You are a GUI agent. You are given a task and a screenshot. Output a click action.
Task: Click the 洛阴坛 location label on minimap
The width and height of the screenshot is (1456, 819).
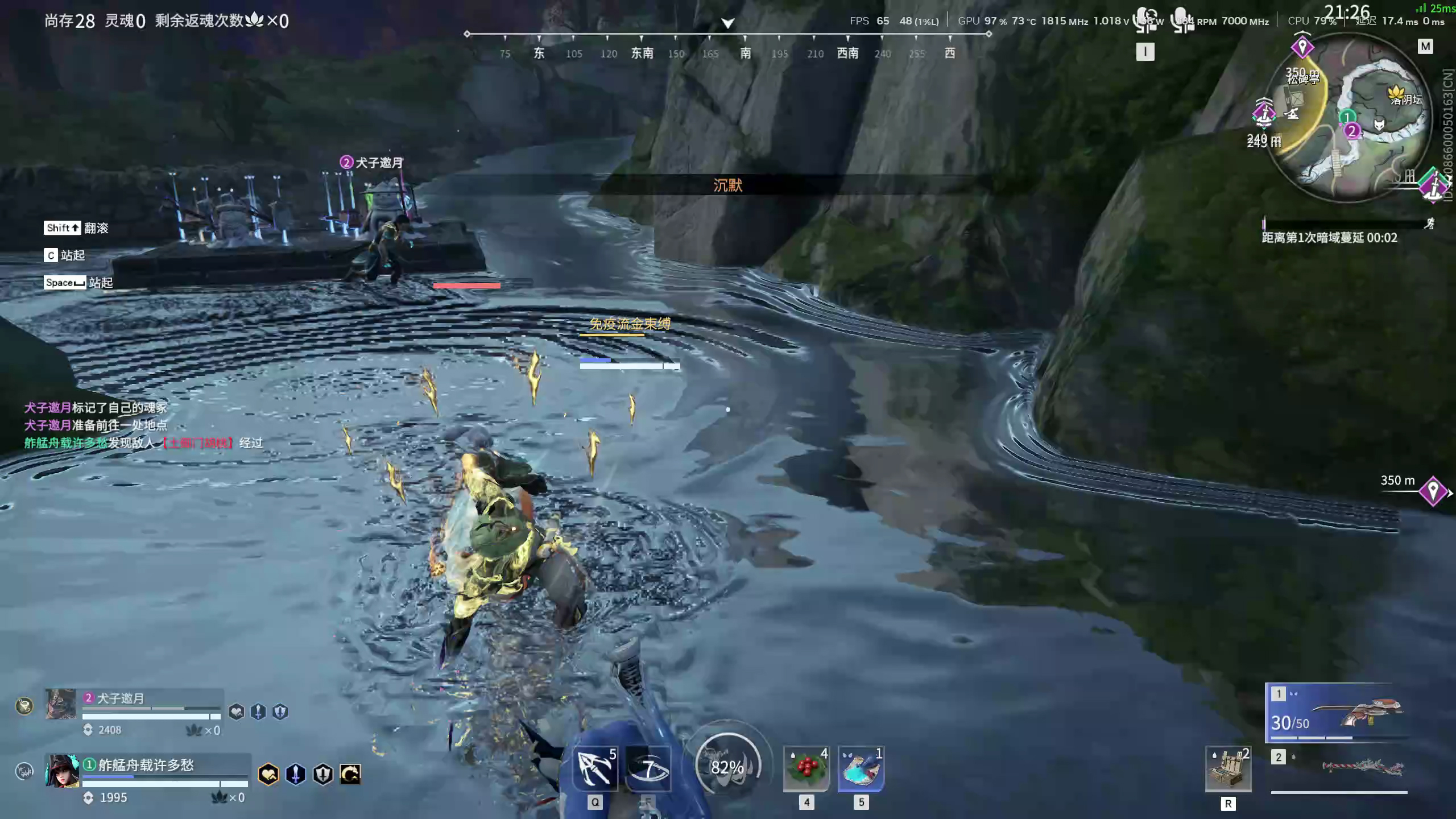(1407, 101)
